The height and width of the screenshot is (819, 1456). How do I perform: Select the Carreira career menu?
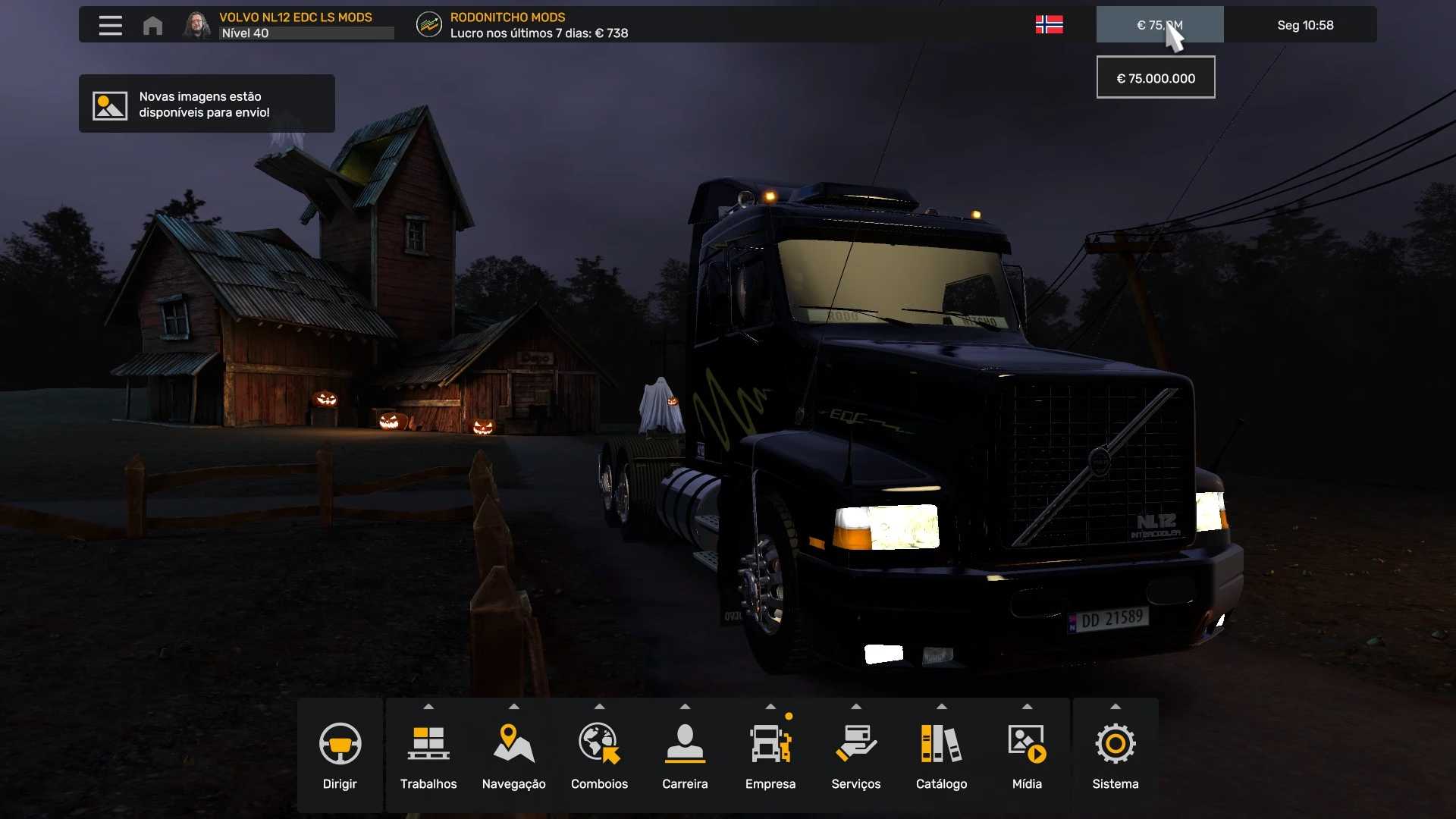pyautogui.click(x=685, y=755)
